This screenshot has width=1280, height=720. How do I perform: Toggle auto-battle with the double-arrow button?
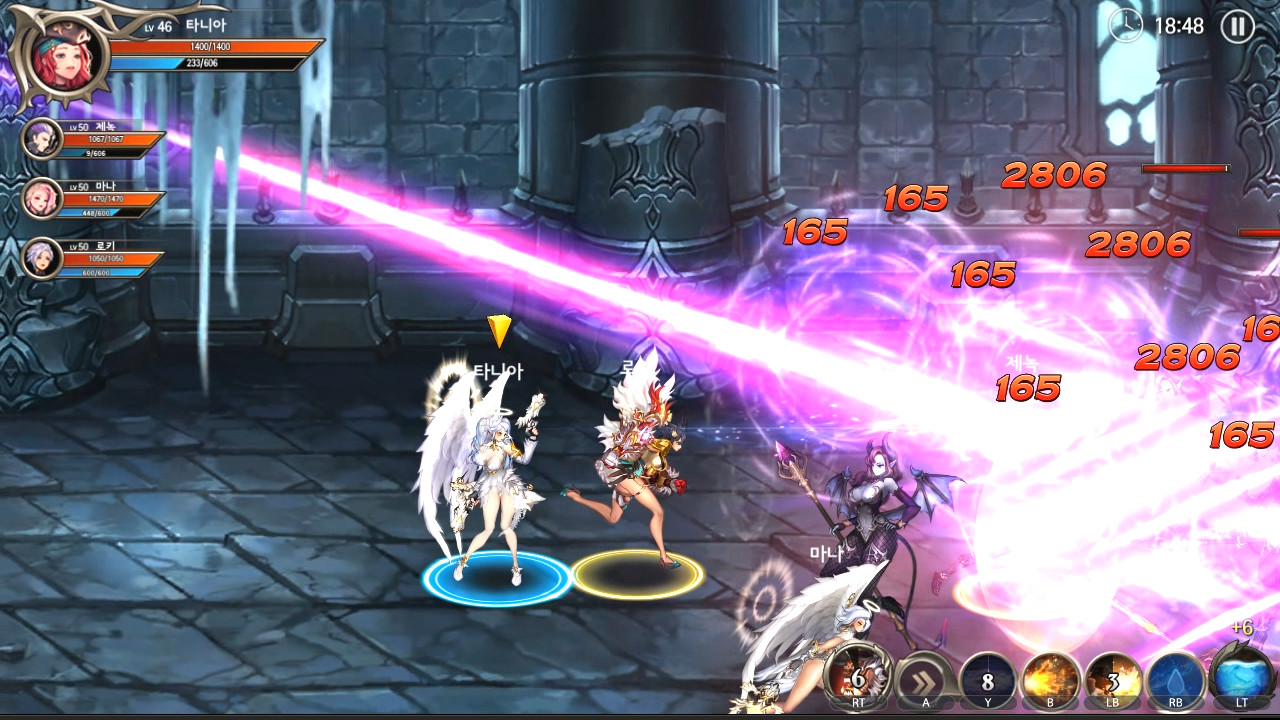(926, 678)
